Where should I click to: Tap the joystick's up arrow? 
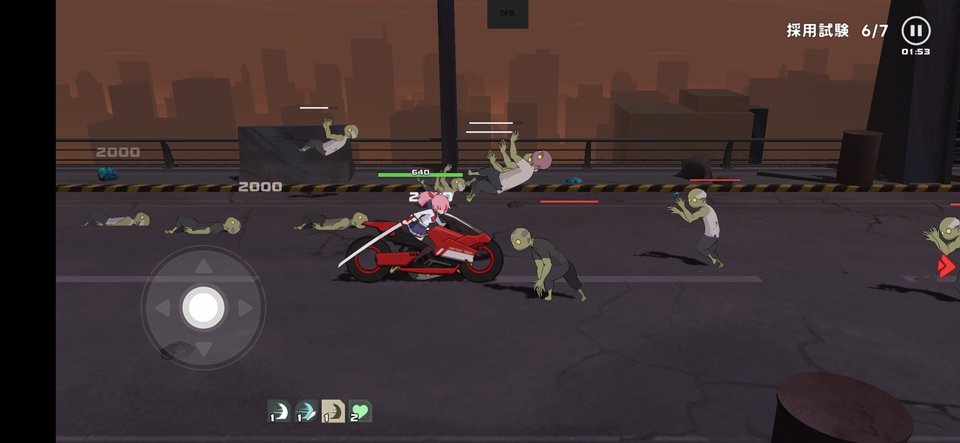coord(203,266)
